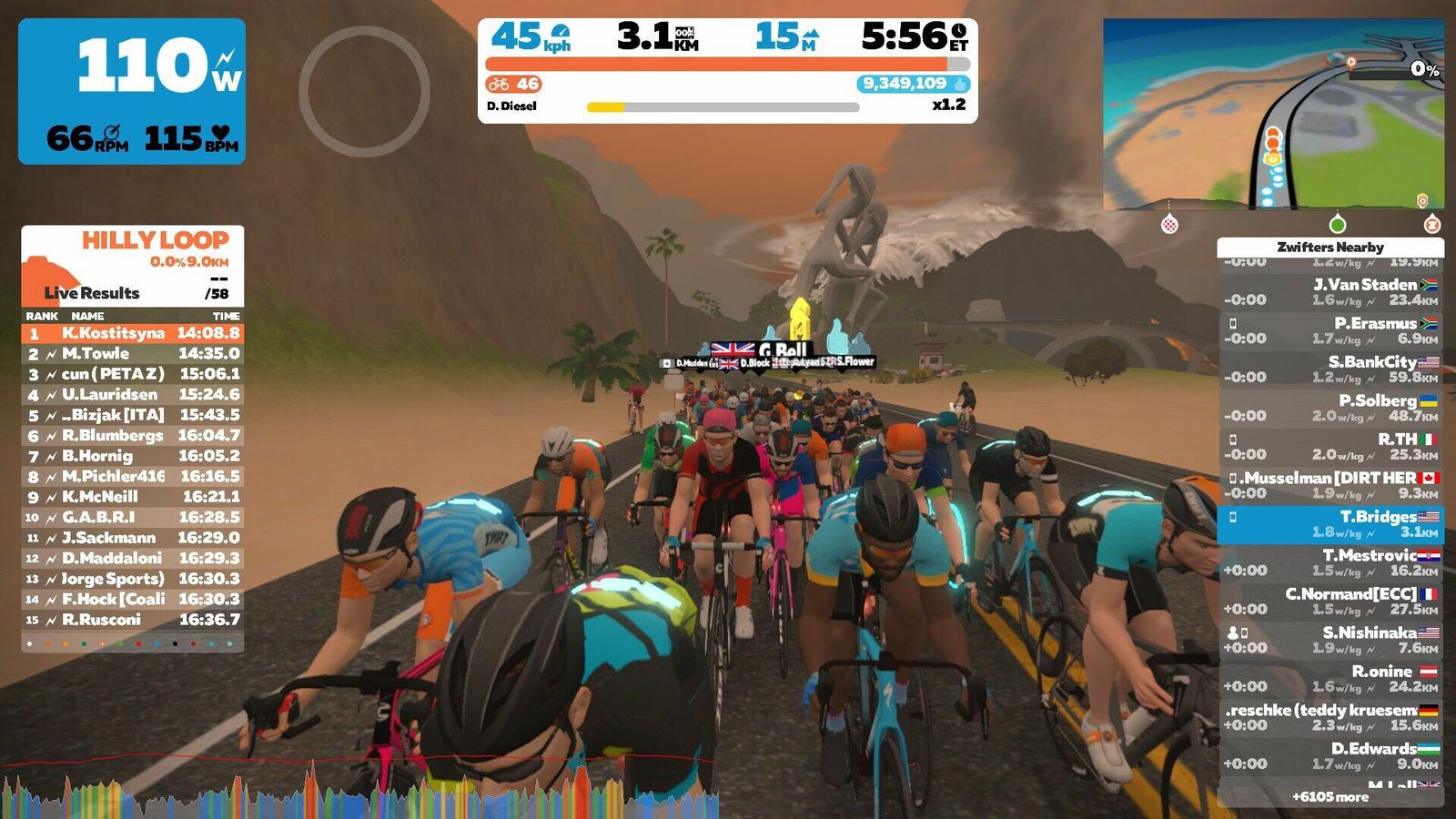Choose M.Towle leaderboard row
Image resolution: width=1456 pixels, height=819 pixels.
133,354
